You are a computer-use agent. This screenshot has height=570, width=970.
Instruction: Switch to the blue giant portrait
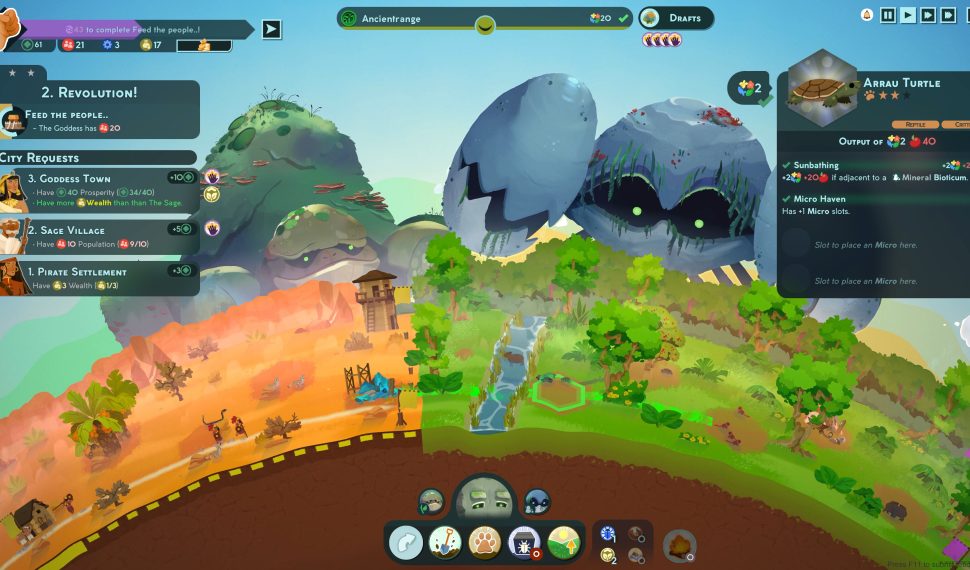(x=537, y=501)
